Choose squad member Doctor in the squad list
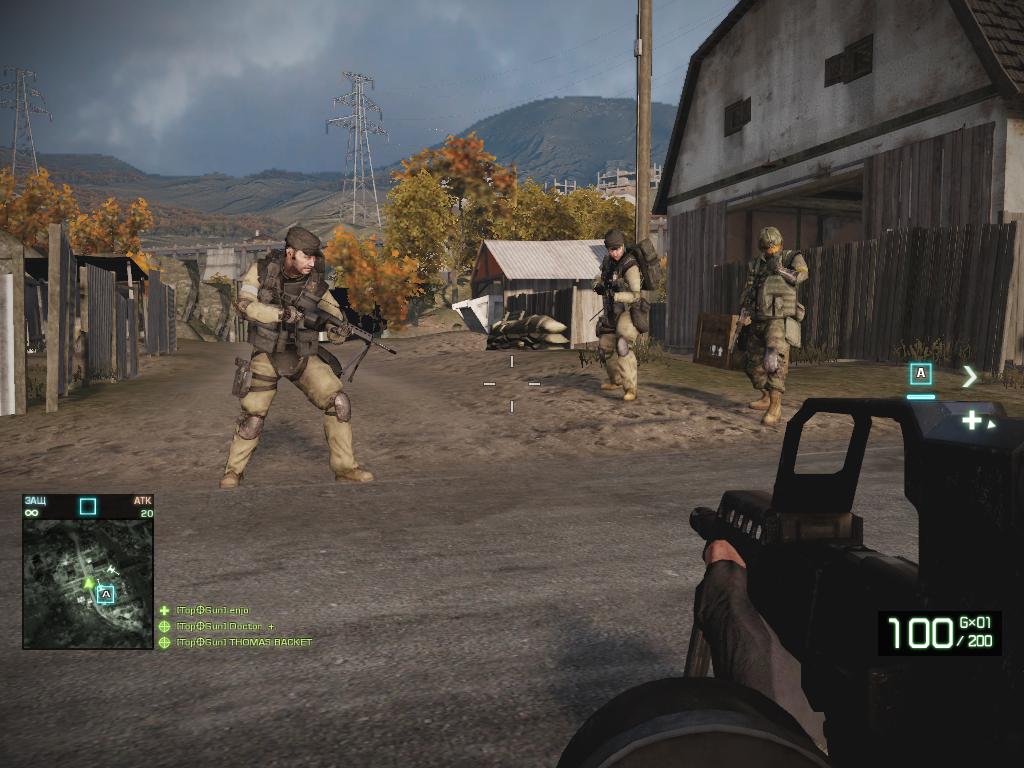1024x768 pixels. (x=224, y=626)
